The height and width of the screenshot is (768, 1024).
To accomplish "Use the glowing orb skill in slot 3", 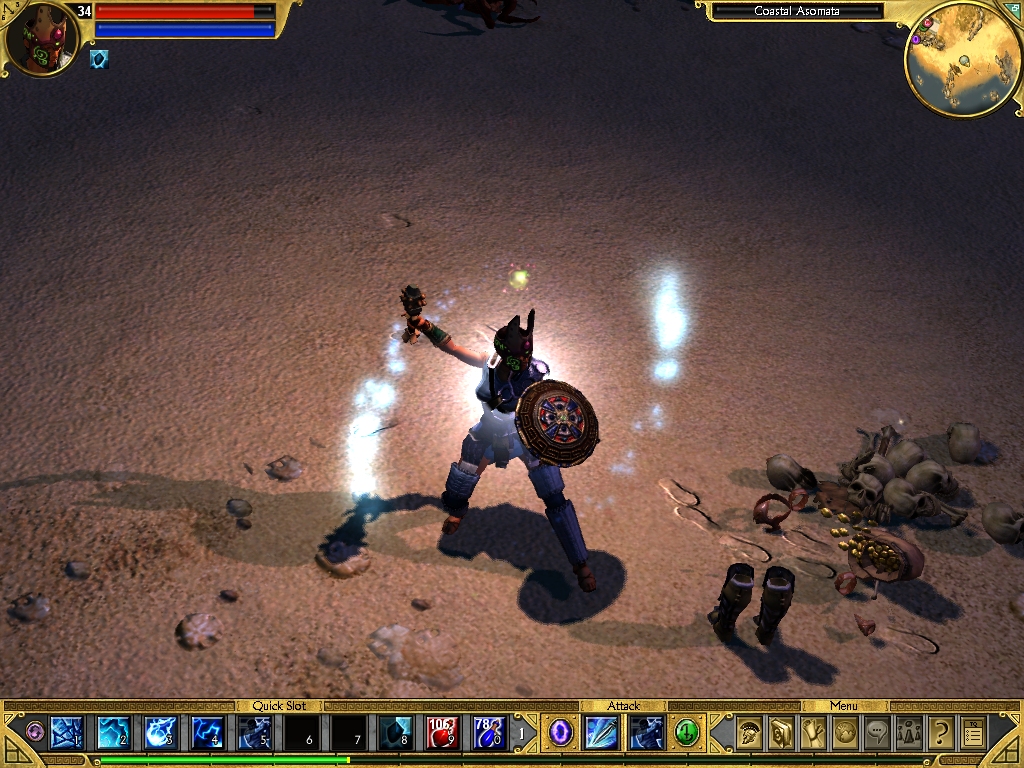I will tap(161, 733).
